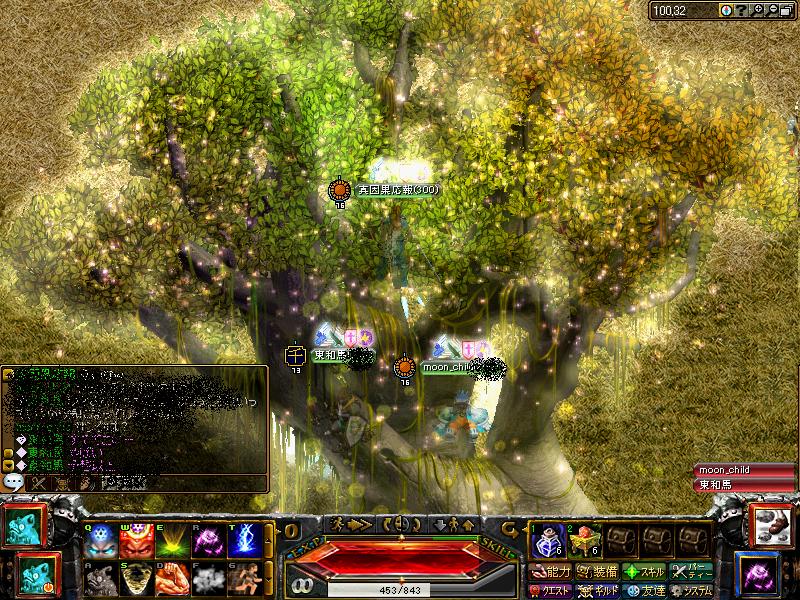Image resolution: width=800 pixels, height=600 pixels.
Task: Open the パーティー (Party) menu
Action: pos(693,572)
